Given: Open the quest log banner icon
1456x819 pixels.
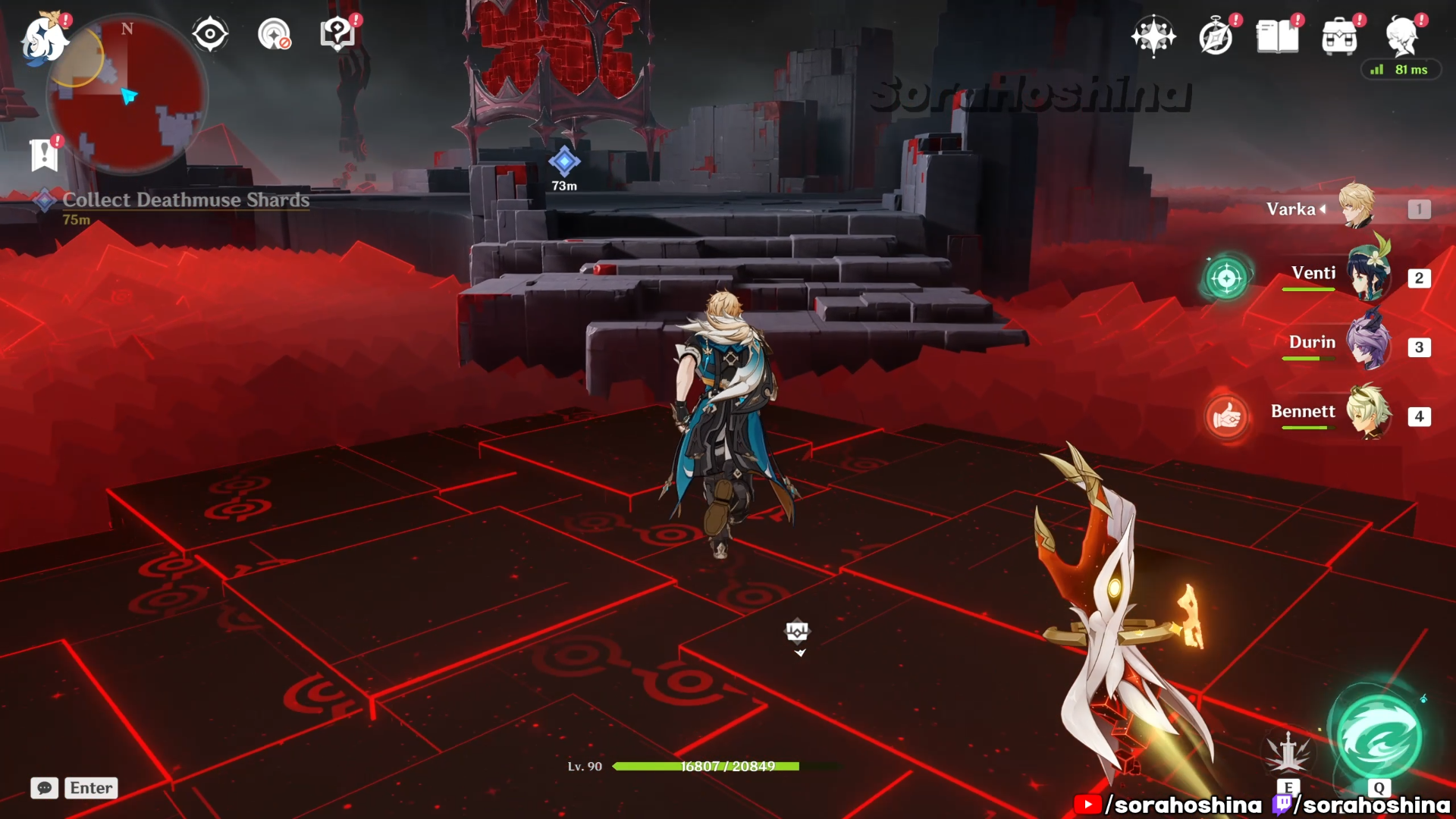Looking at the screenshot, I should 44,155.
